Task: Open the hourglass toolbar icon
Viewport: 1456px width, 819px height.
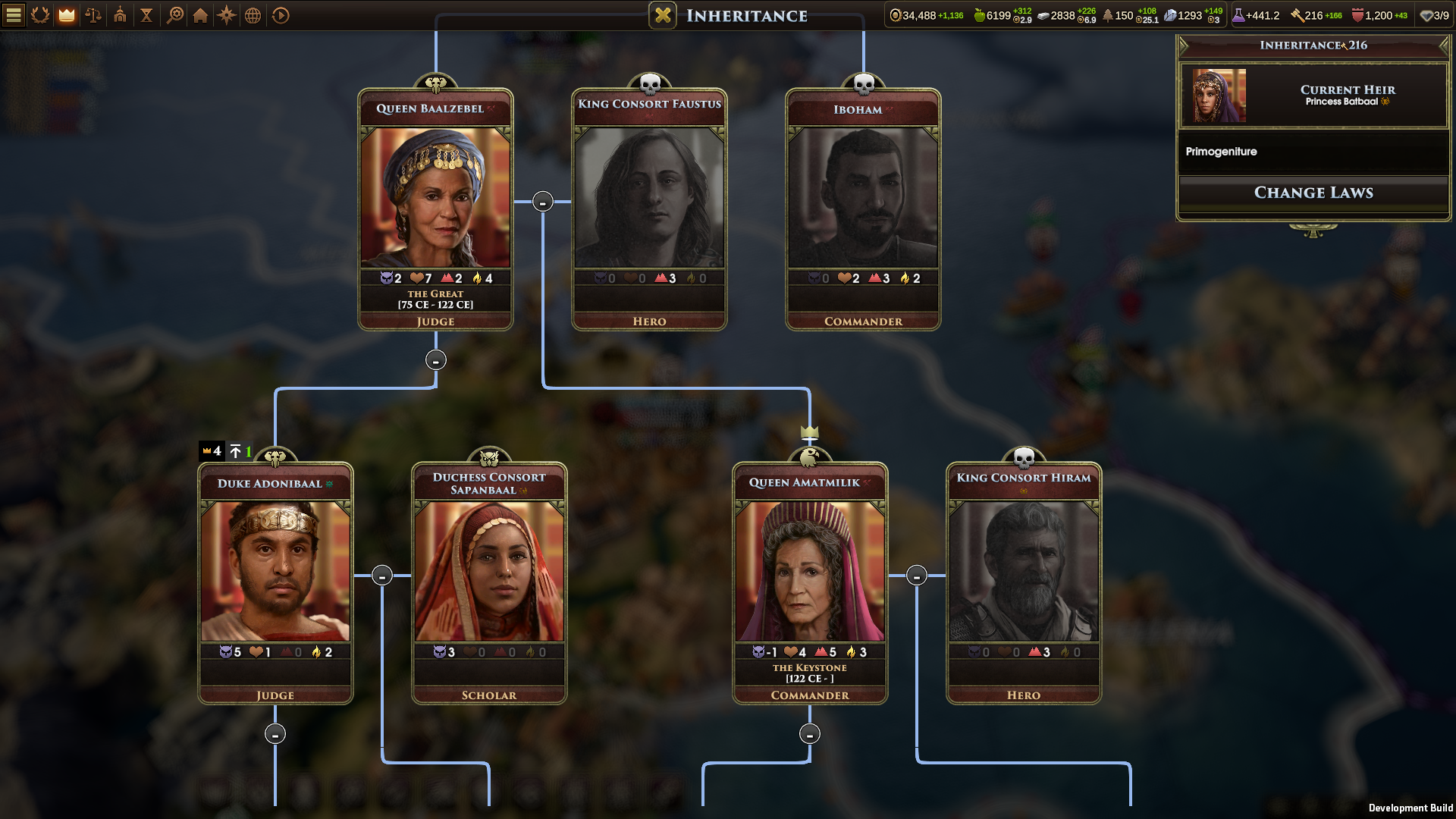Action: [147, 15]
